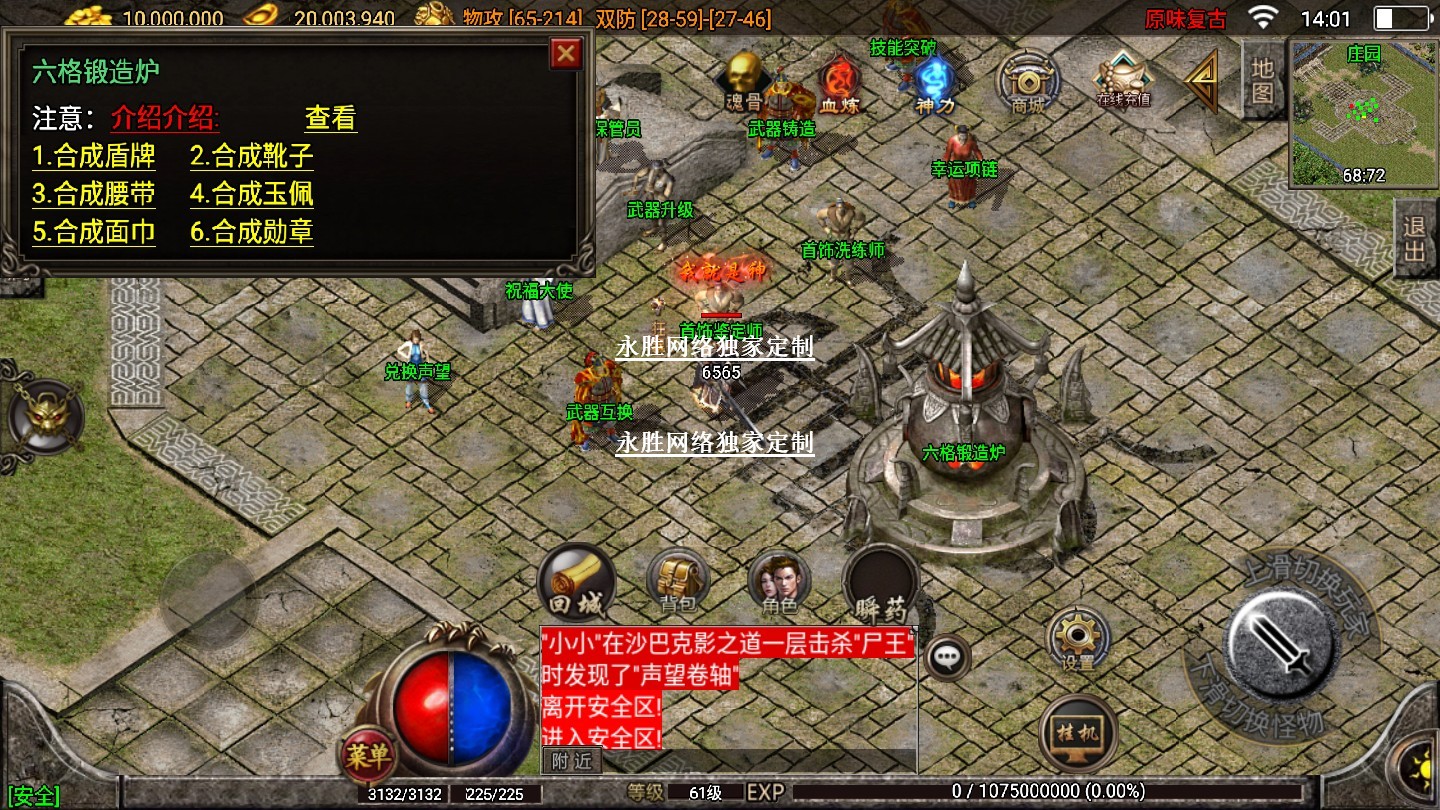Open the 商城 shop
Image resolution: width=1440 pixels, height=810 pixels.
point(1027,80)
